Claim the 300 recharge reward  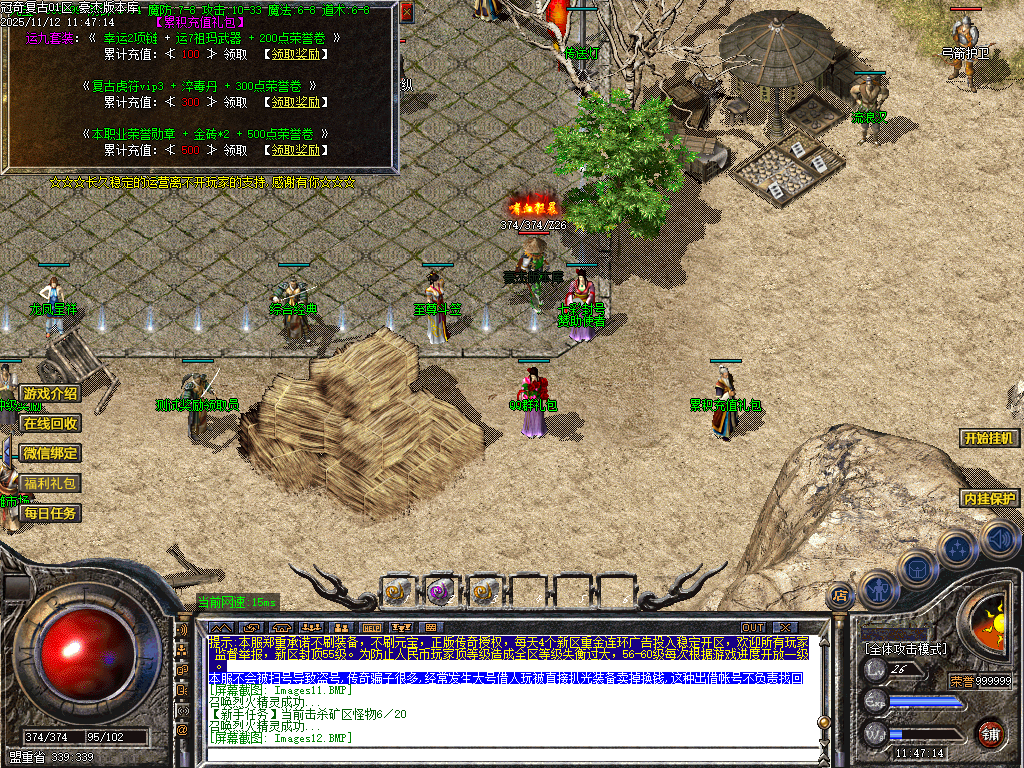point(293,102)
